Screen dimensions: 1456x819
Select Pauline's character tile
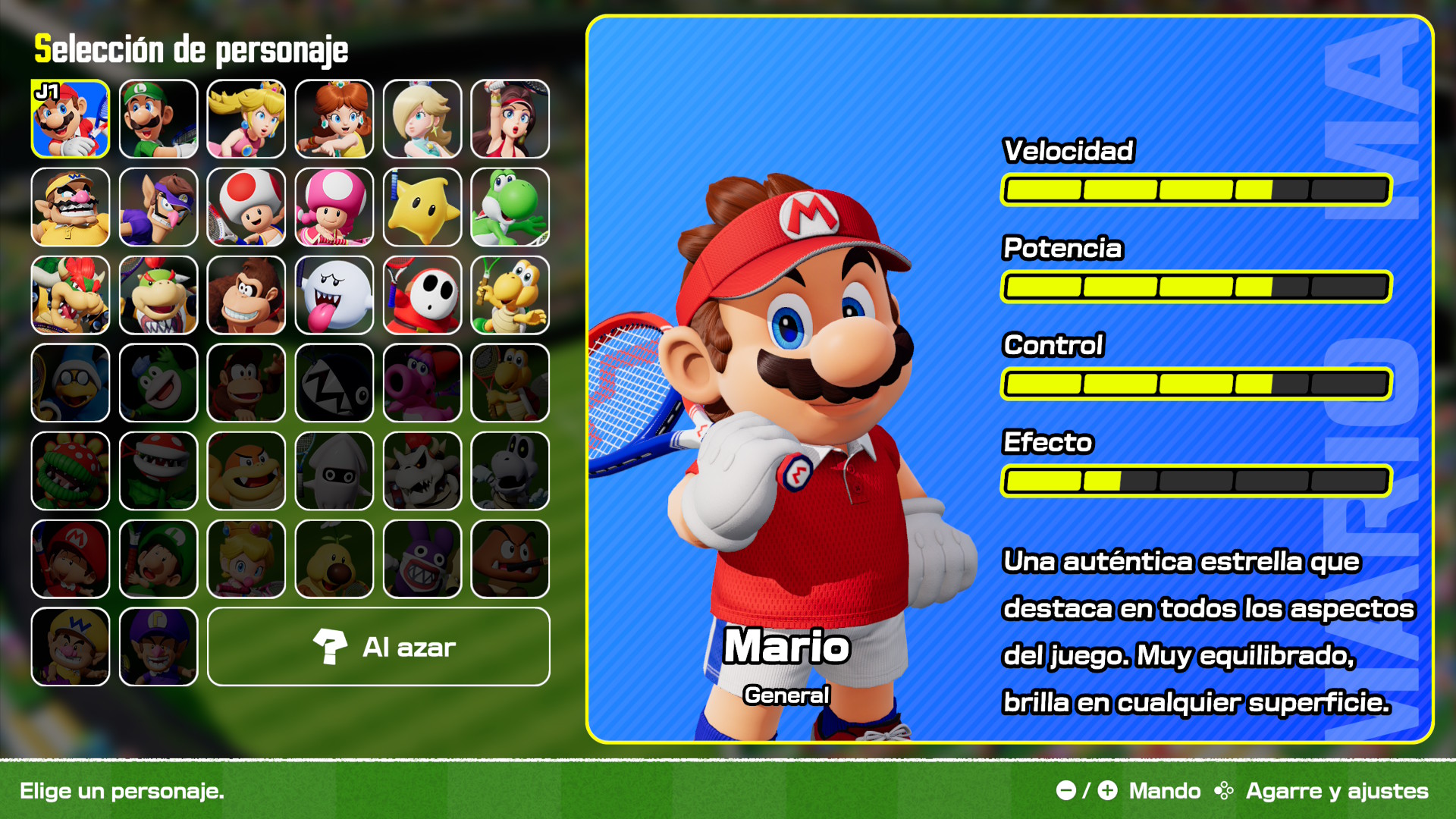510,119
